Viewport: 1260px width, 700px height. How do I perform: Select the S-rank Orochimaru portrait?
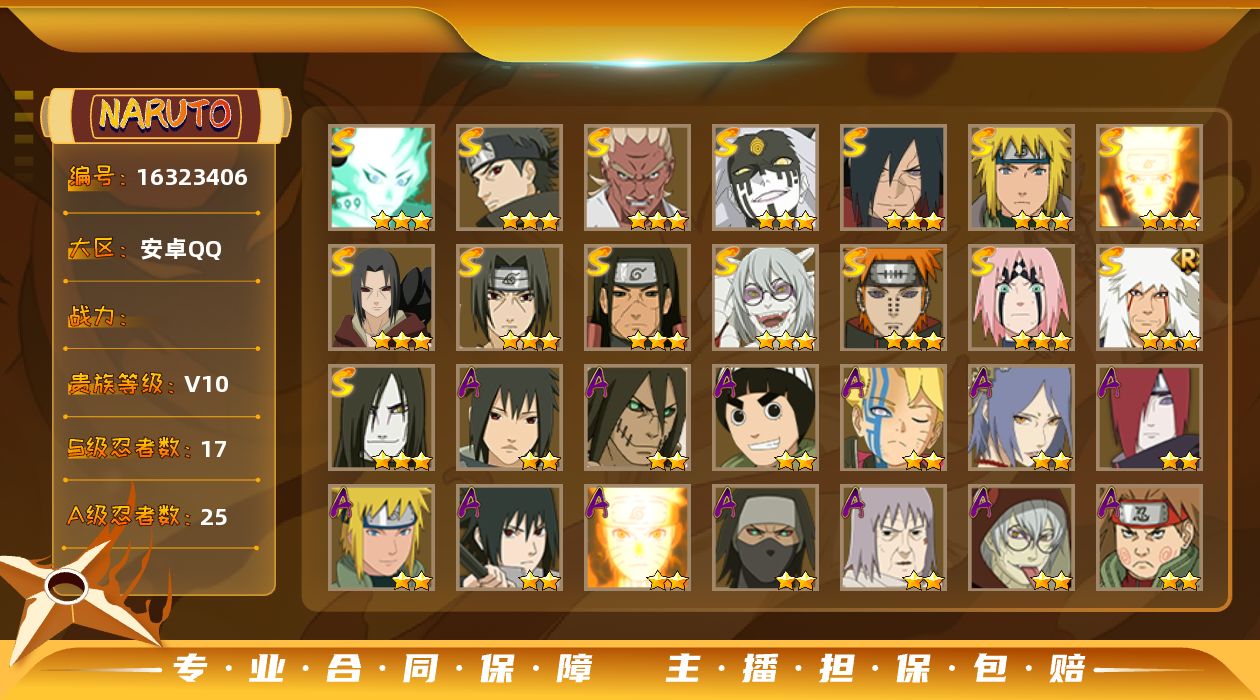click(x=381, y=417)
